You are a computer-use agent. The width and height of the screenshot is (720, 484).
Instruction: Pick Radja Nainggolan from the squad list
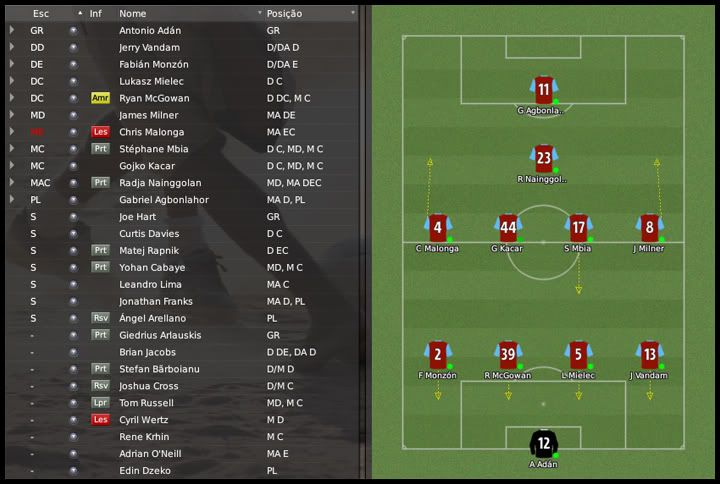pyautogui.click(x=160, y=183)
